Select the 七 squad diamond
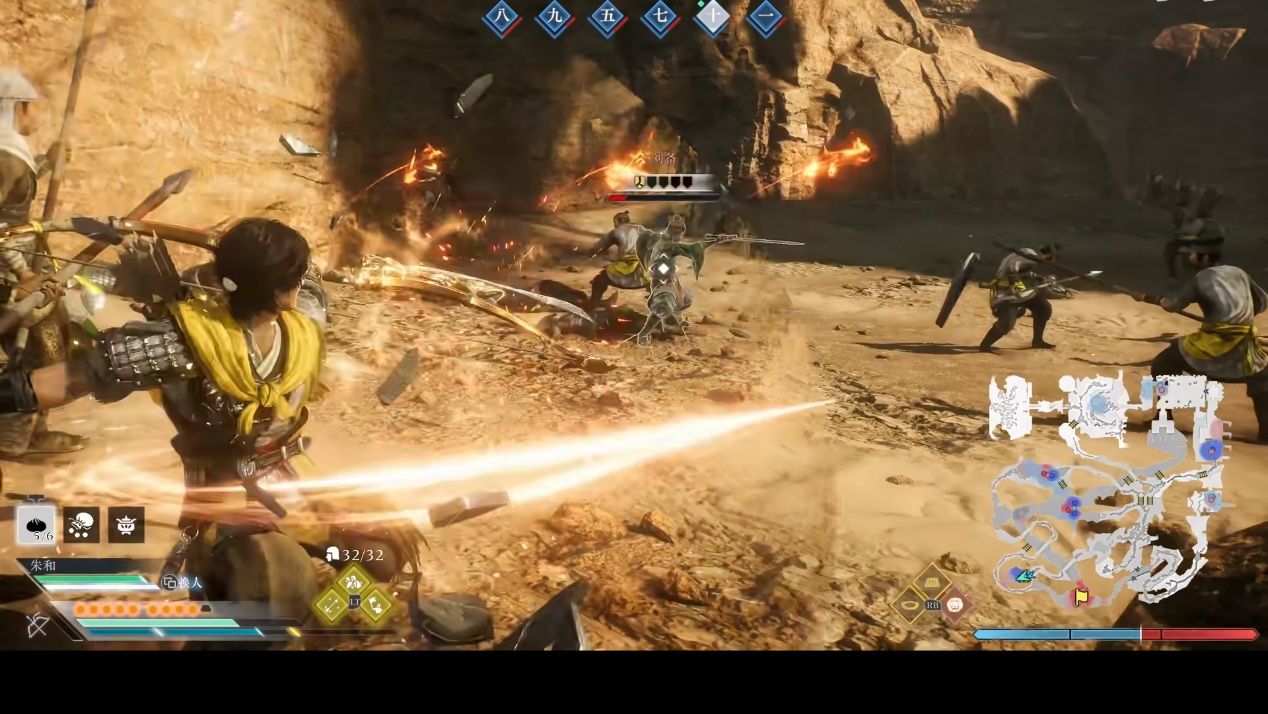 coord(660,17)
